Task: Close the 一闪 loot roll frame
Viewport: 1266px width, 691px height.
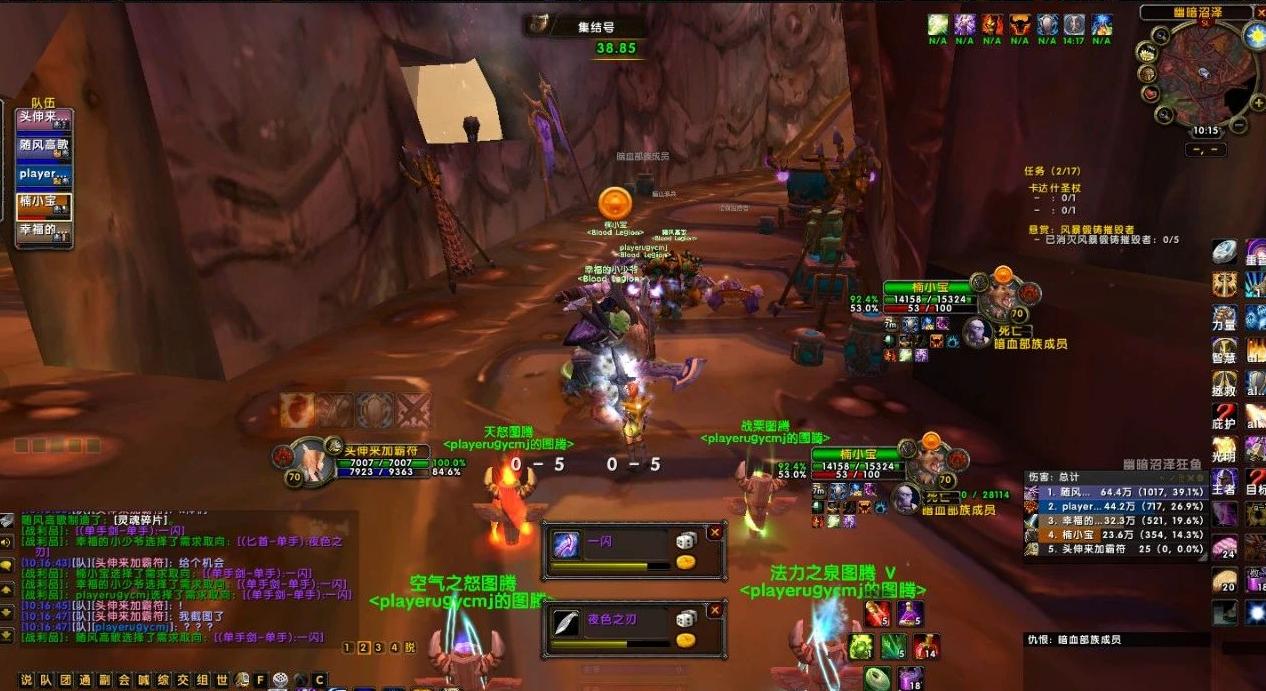Action: coord(715,533)
